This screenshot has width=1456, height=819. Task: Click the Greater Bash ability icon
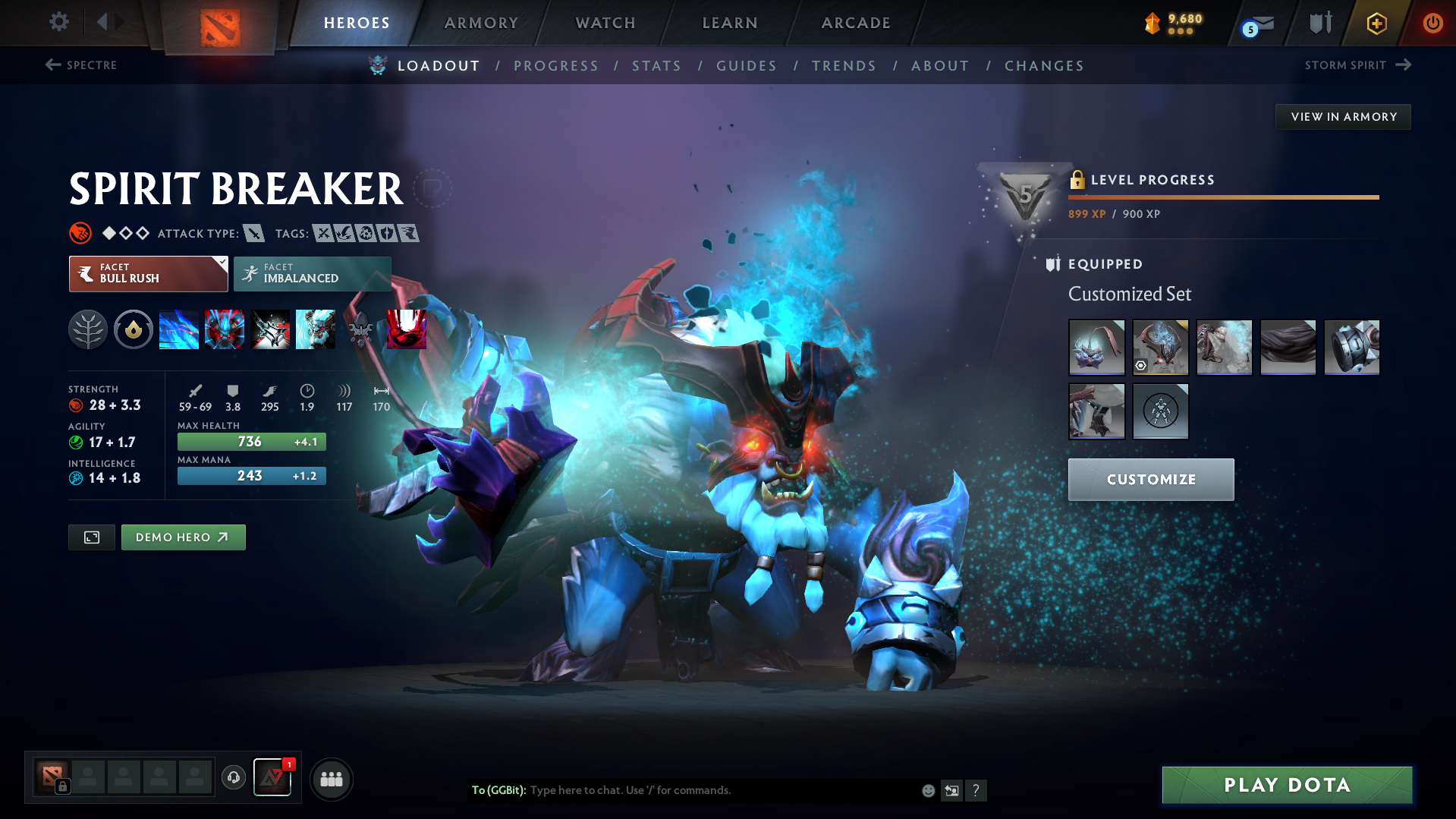(x=270, y=329)
